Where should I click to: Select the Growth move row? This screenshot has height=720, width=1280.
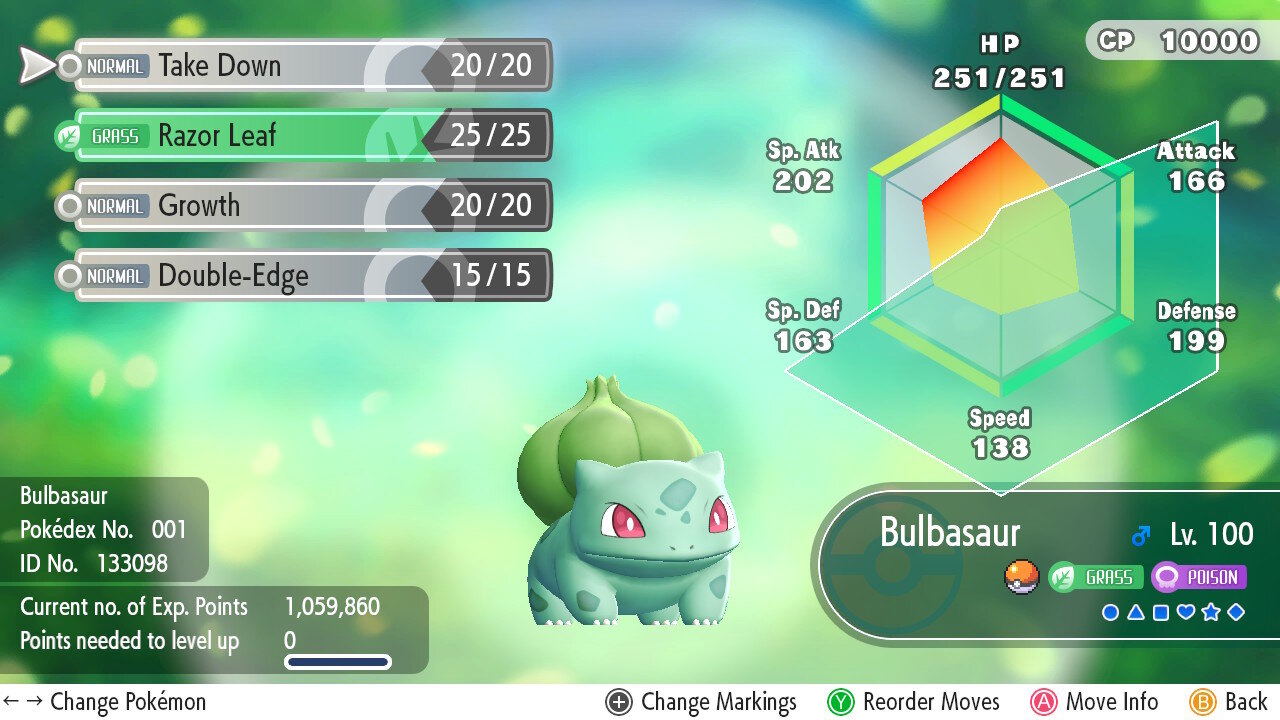[310, 206]
